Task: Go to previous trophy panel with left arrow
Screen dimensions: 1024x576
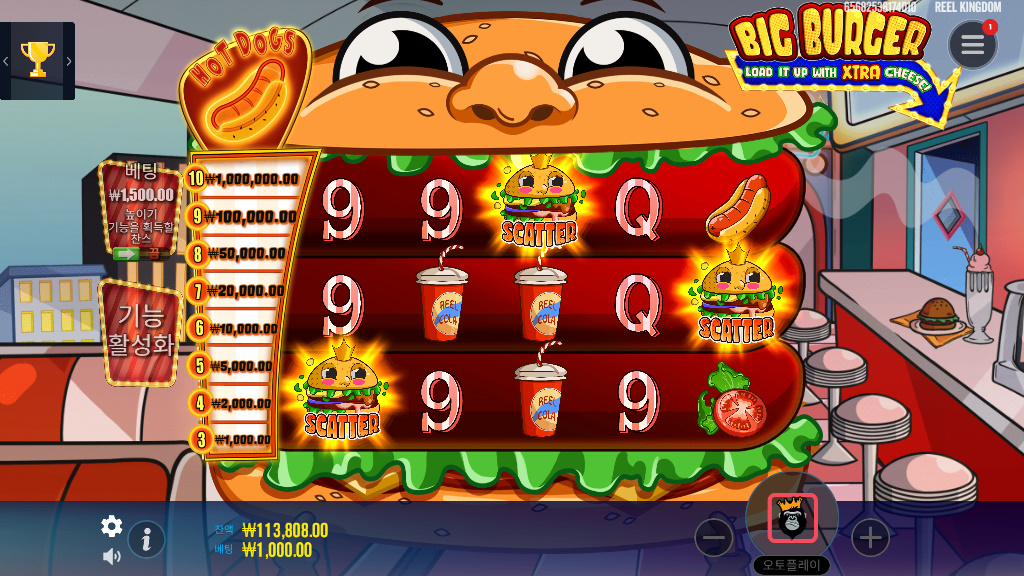Action: (6, 61)
